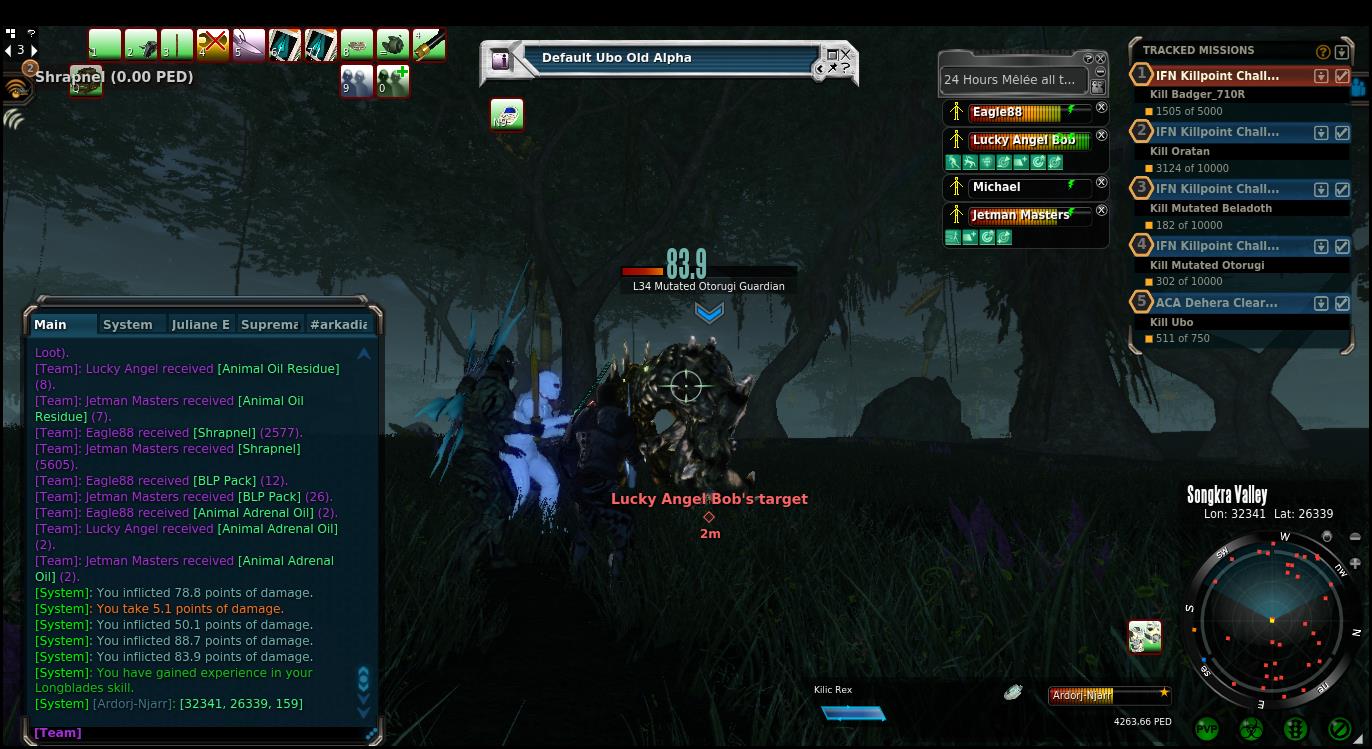
Task: Close the Default Ubo Old Alpha panel
Action: coord(846,54)
